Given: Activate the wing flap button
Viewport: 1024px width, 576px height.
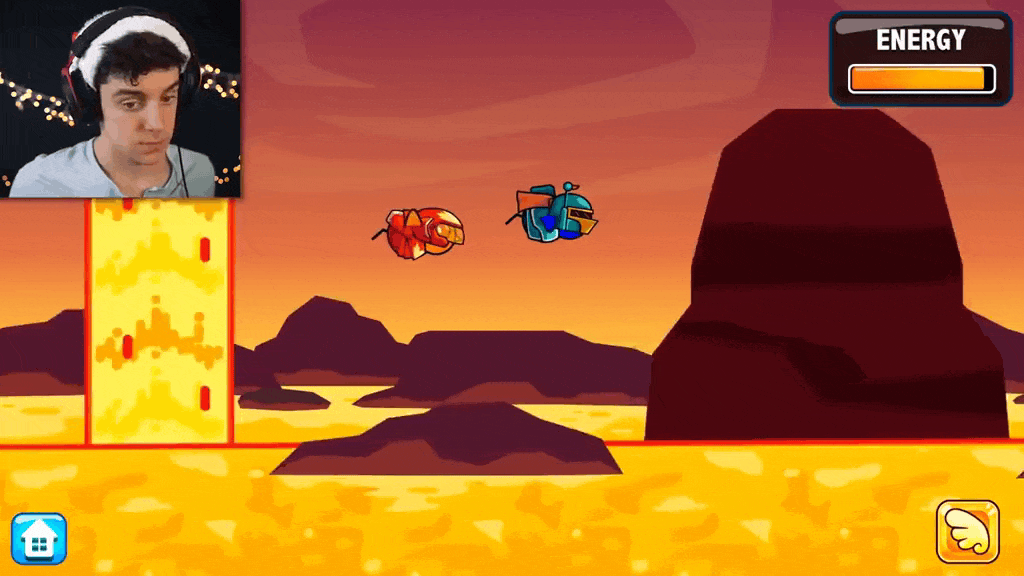Looking at the screenshot, I should 967,531.
